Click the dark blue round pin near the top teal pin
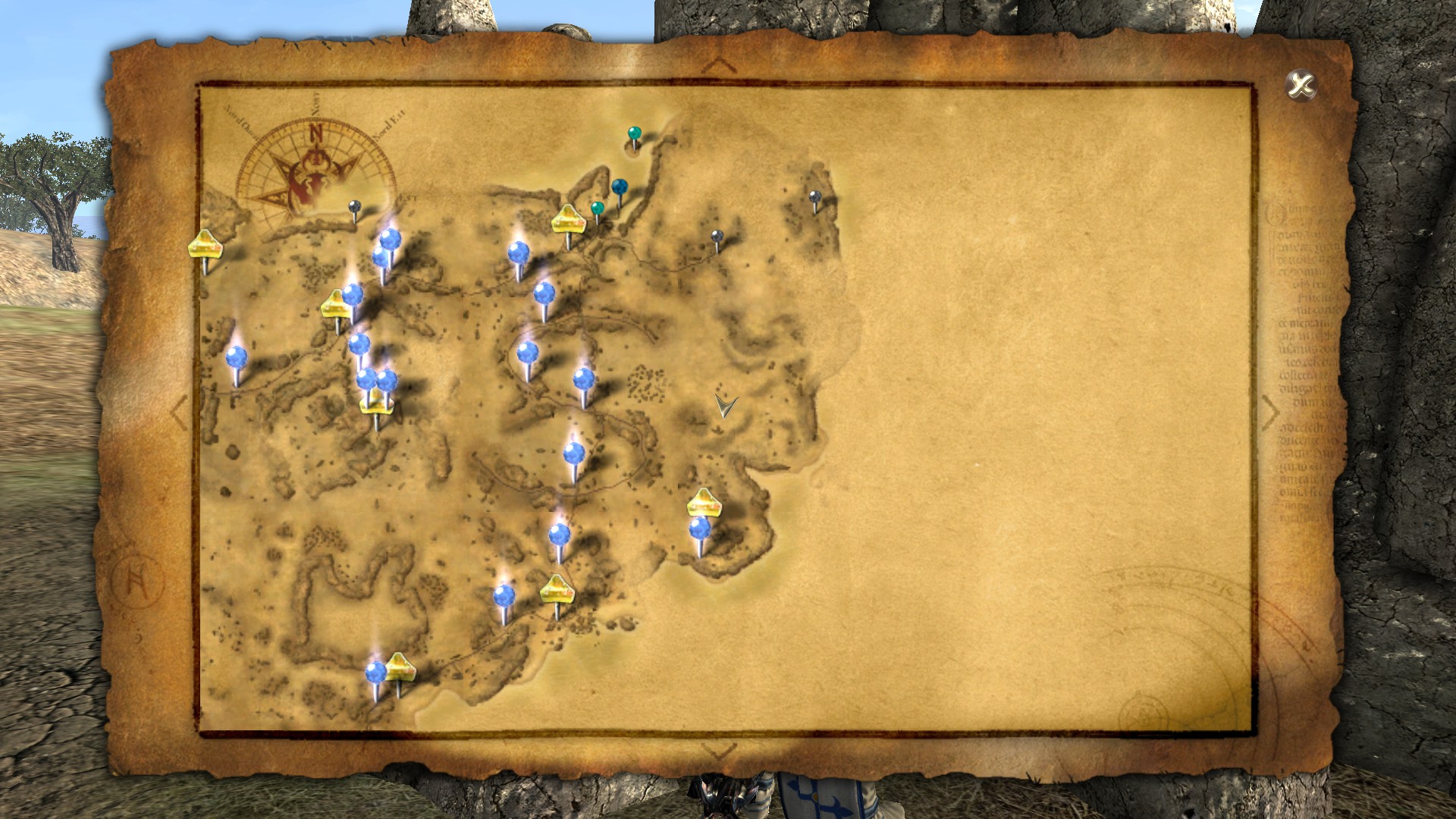Image resolution: width=1456 pixels, height=819 pixels. [x=620, y=185]
